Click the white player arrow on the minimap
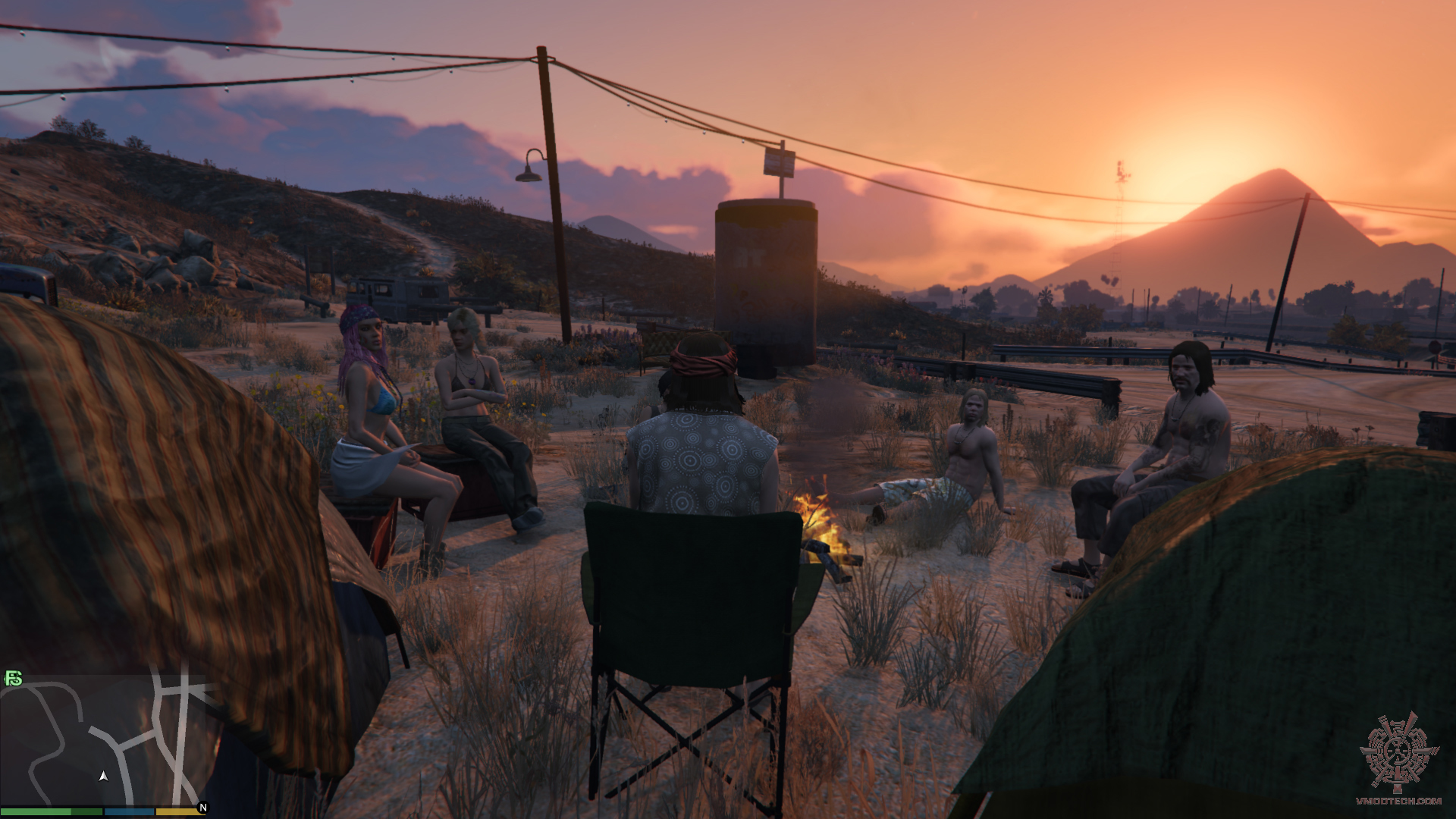Viewport: 1456px width, 819px height. pos(103,776)
